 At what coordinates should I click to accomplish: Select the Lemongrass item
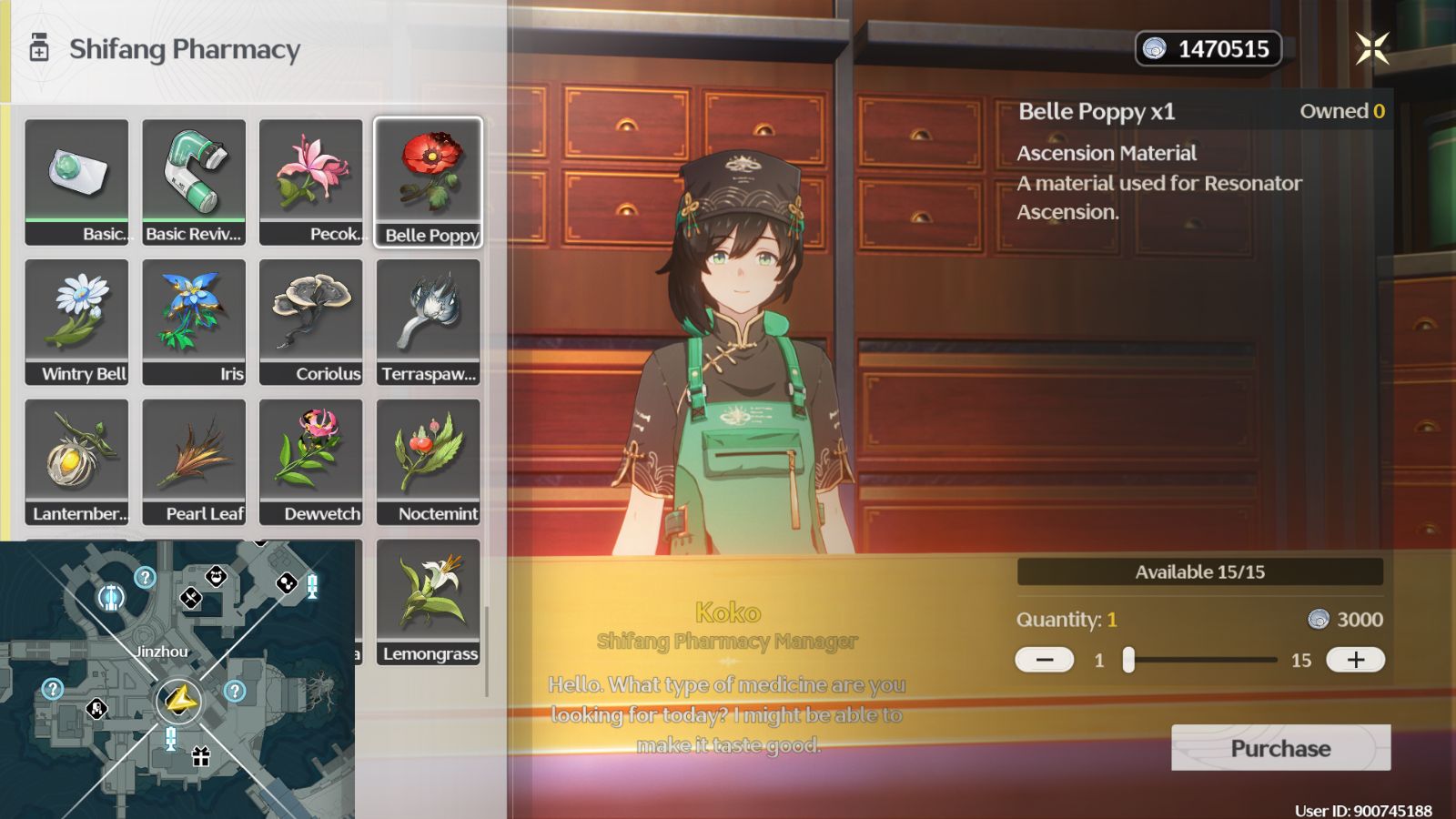[428, 602]
